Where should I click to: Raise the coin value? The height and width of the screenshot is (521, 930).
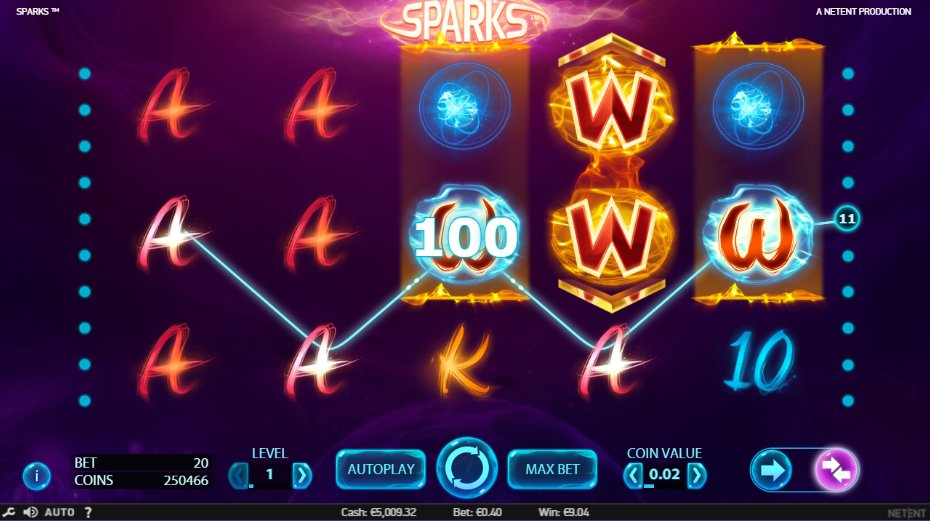pos(696,475)
